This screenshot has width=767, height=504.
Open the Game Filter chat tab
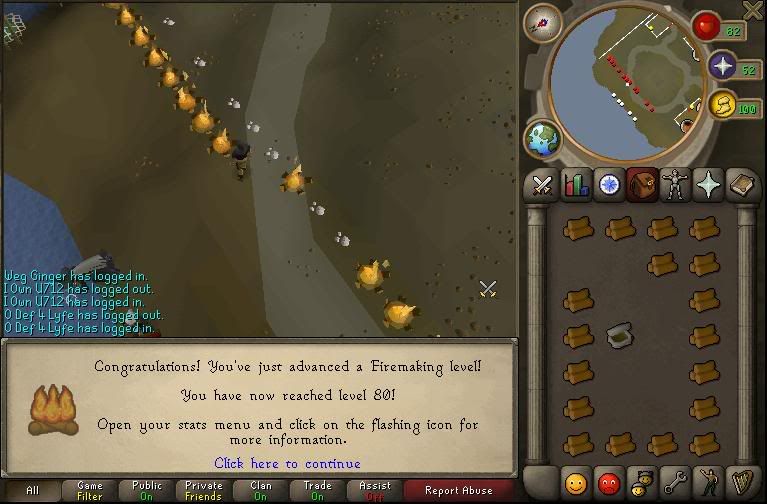(x=90, y=490)
